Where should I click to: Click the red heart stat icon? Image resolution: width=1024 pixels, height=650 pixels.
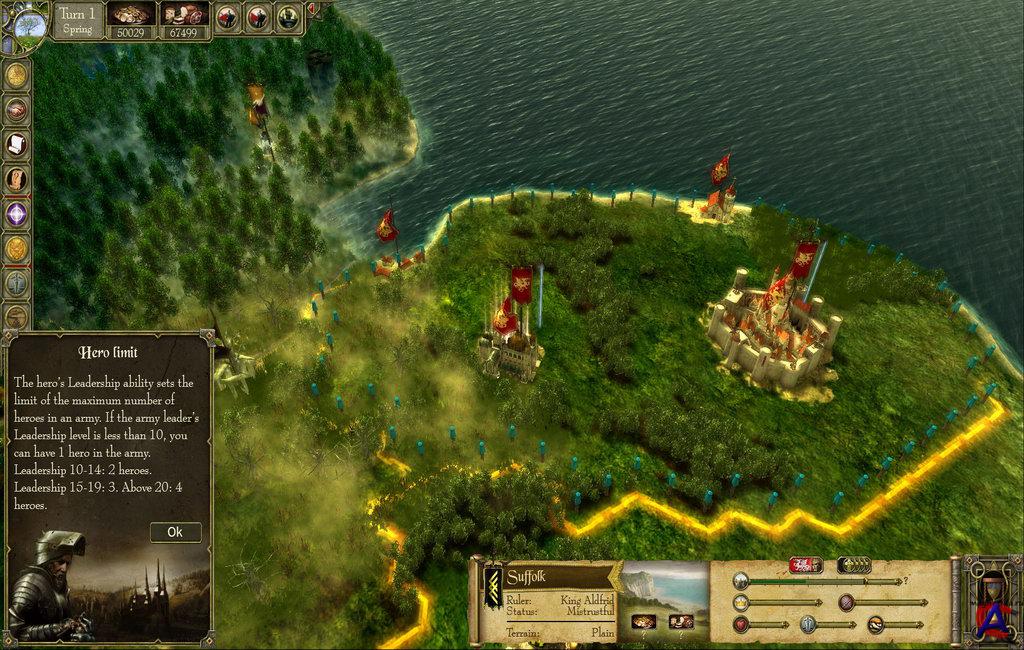tap(741, 625)
